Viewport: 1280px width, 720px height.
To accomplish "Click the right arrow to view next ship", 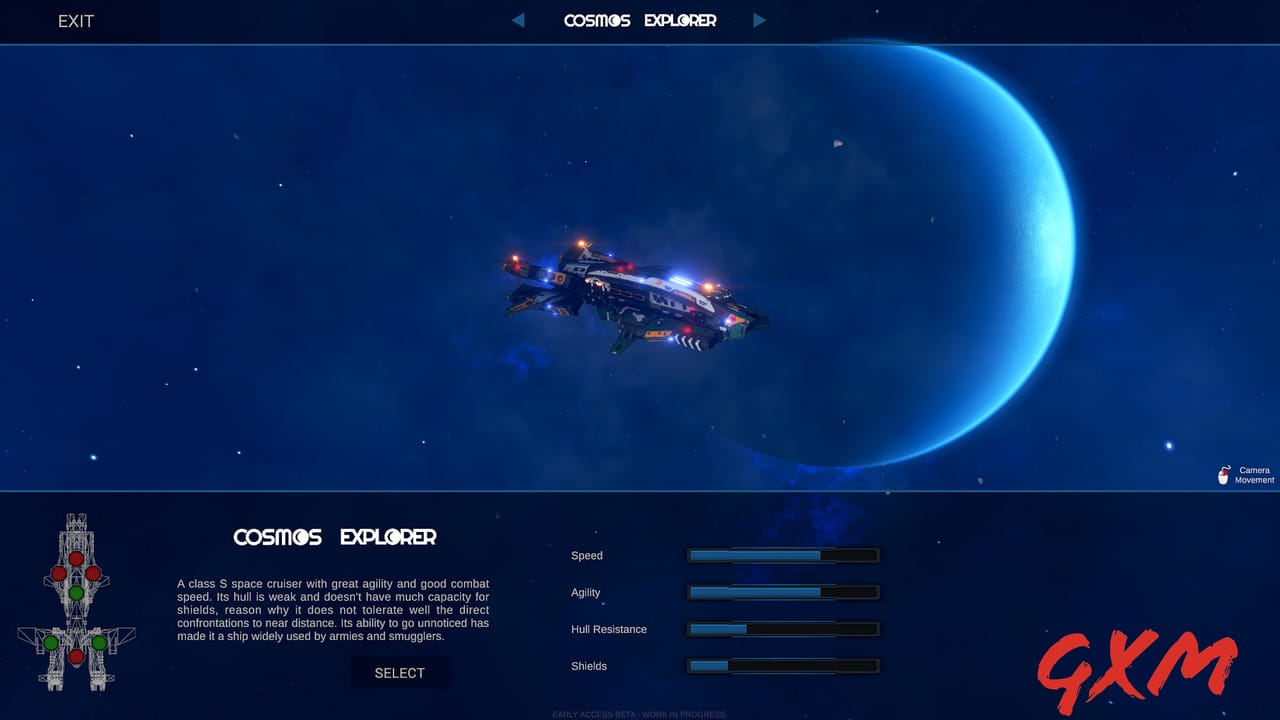I will pyautogui.click(x=760, y=20).
